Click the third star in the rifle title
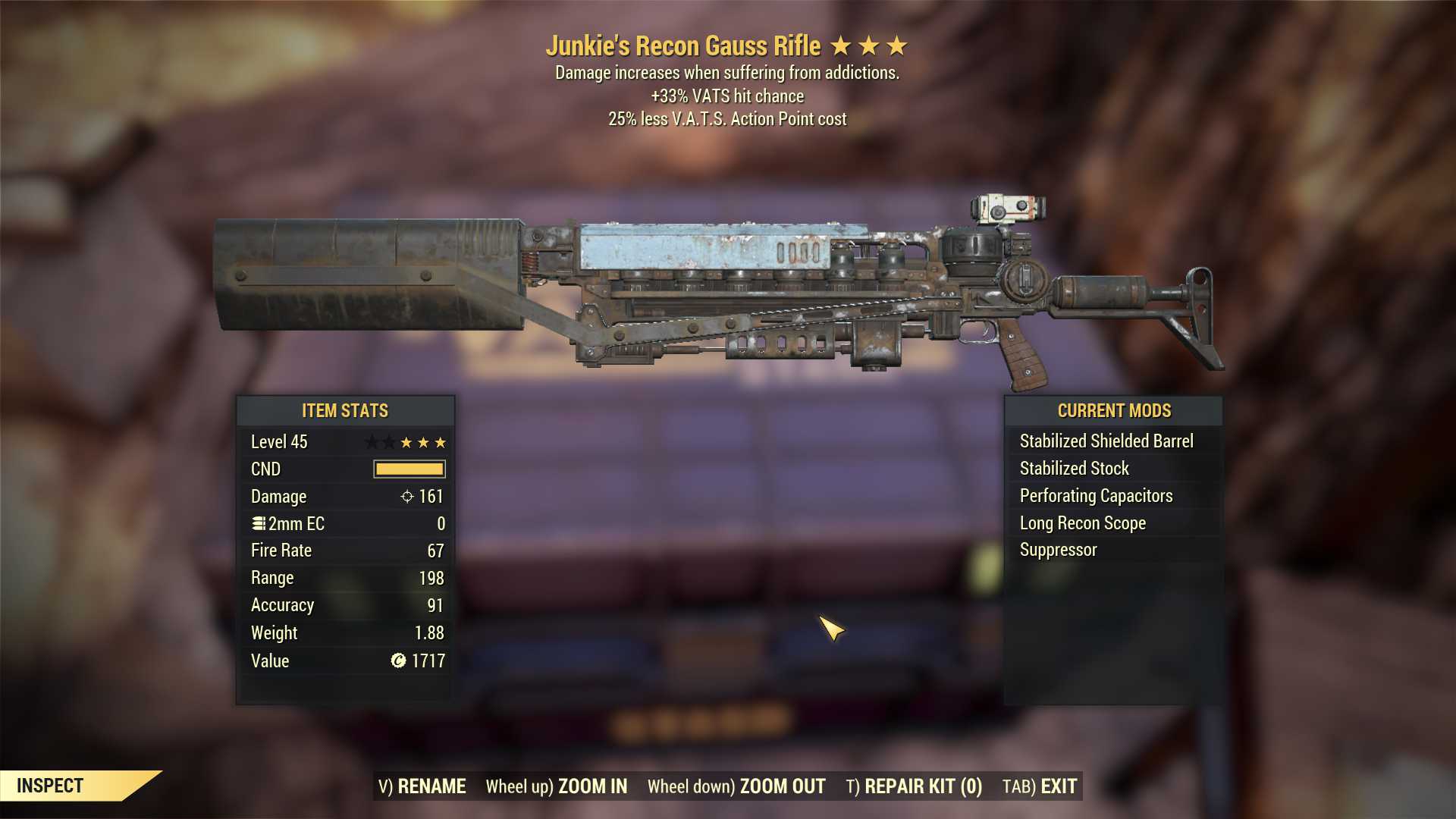This screenshot has width=1456, height=819. click(x=897, y=45)
